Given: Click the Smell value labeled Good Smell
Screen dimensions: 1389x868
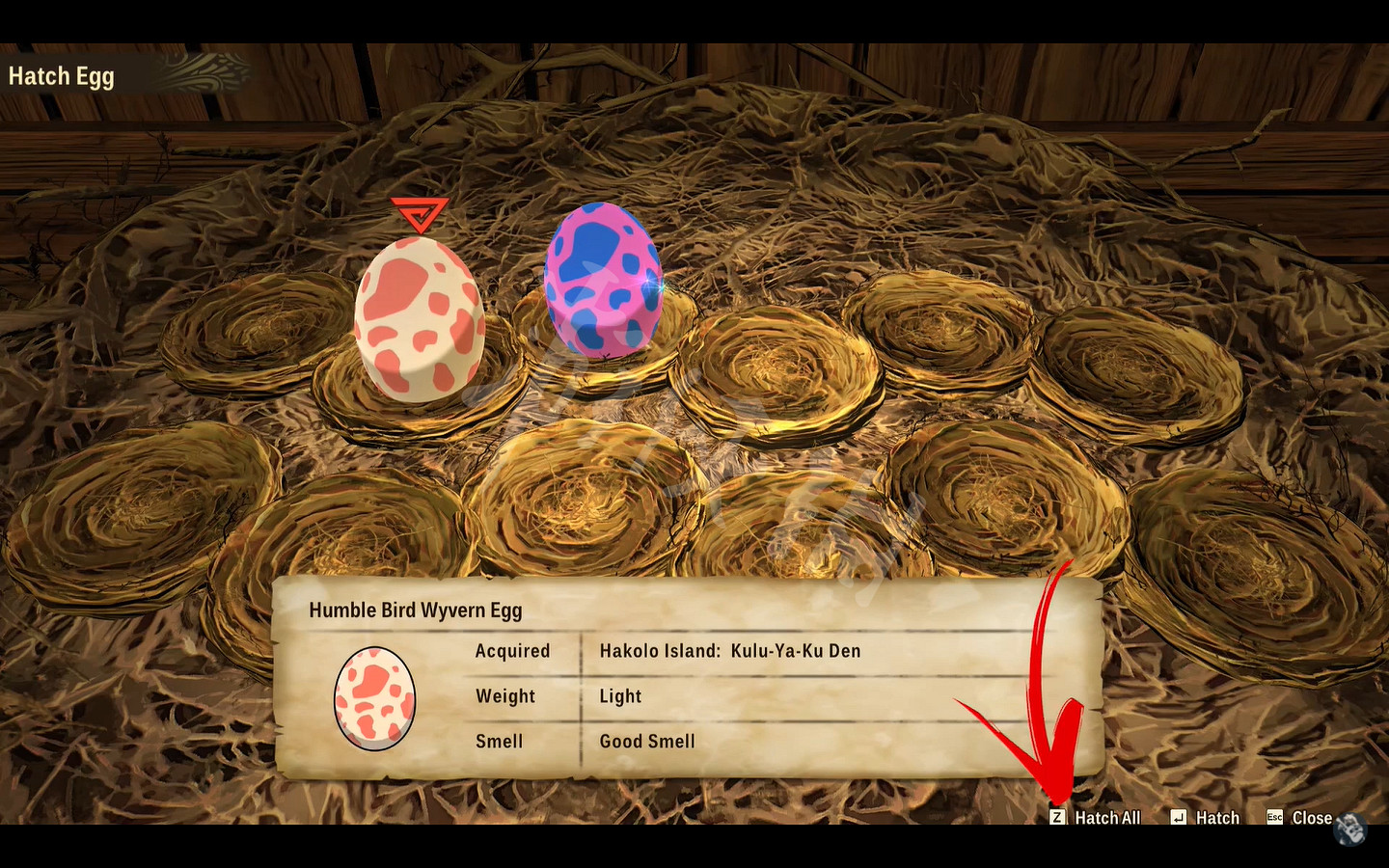Looking at the screenshot, I should pos(647,741).
